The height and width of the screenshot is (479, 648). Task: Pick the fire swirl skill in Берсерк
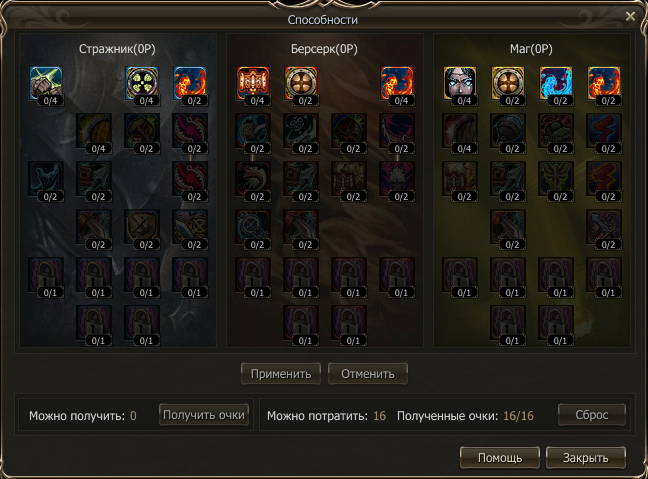397,83
